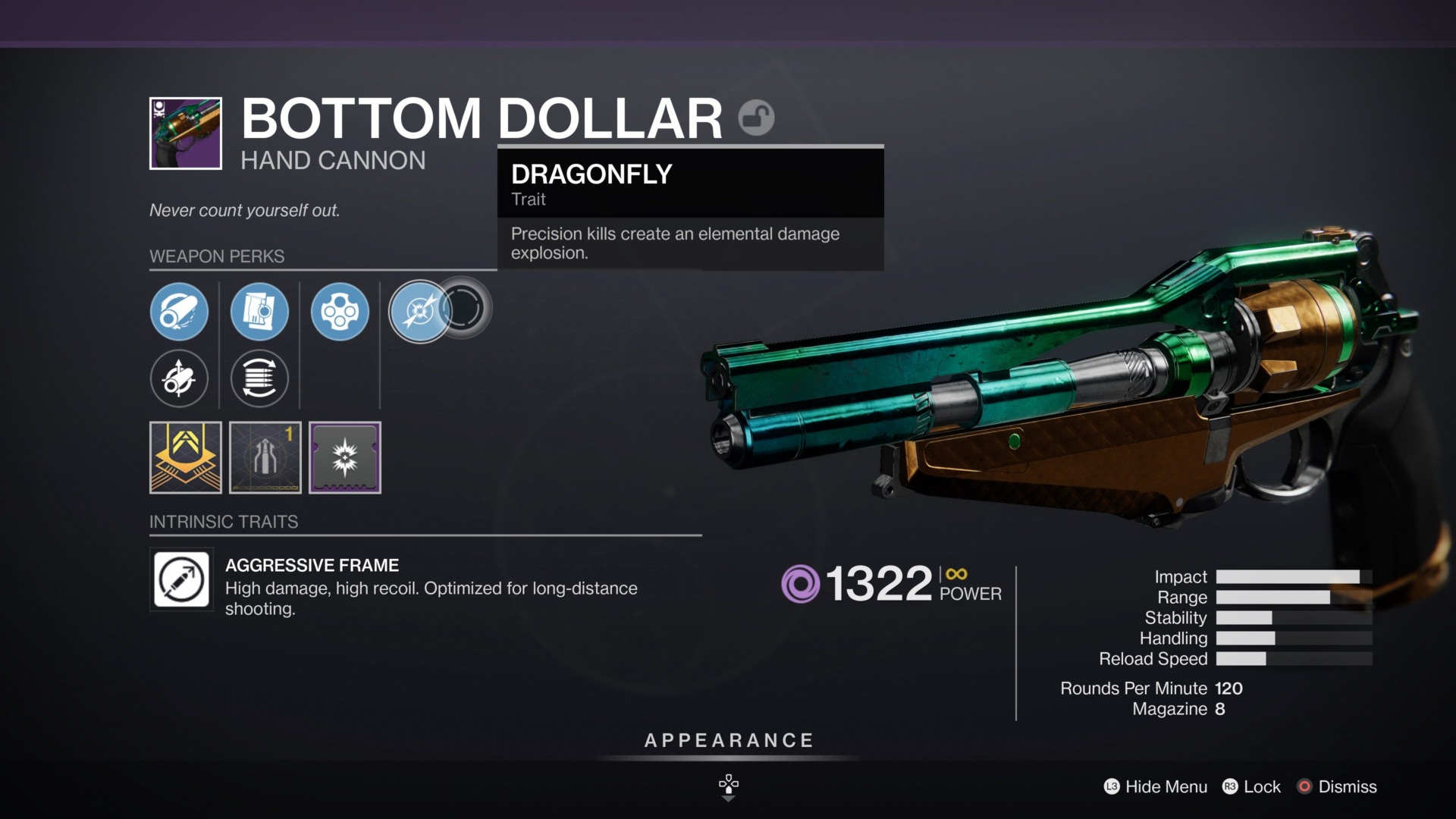Select the rounds perk with four circles
This screenshot has width=1456, height=819.
[340, 312]
